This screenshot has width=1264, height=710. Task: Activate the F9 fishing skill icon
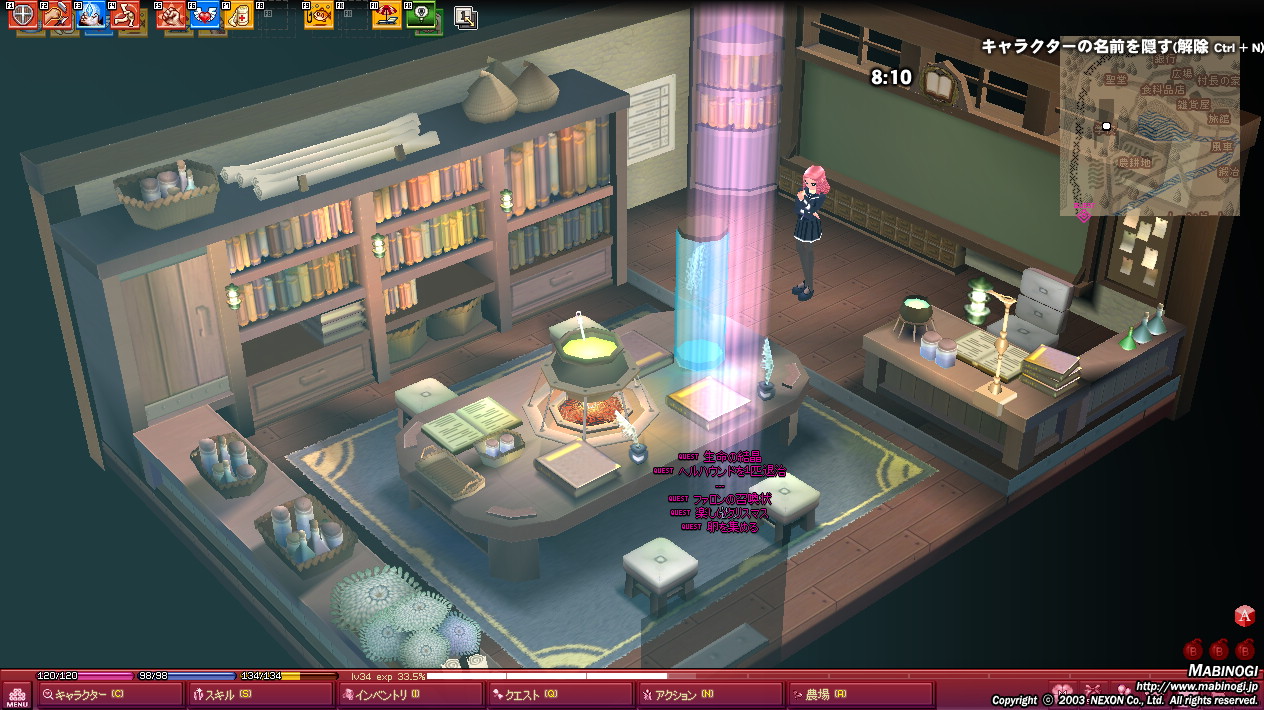[320, 15]
